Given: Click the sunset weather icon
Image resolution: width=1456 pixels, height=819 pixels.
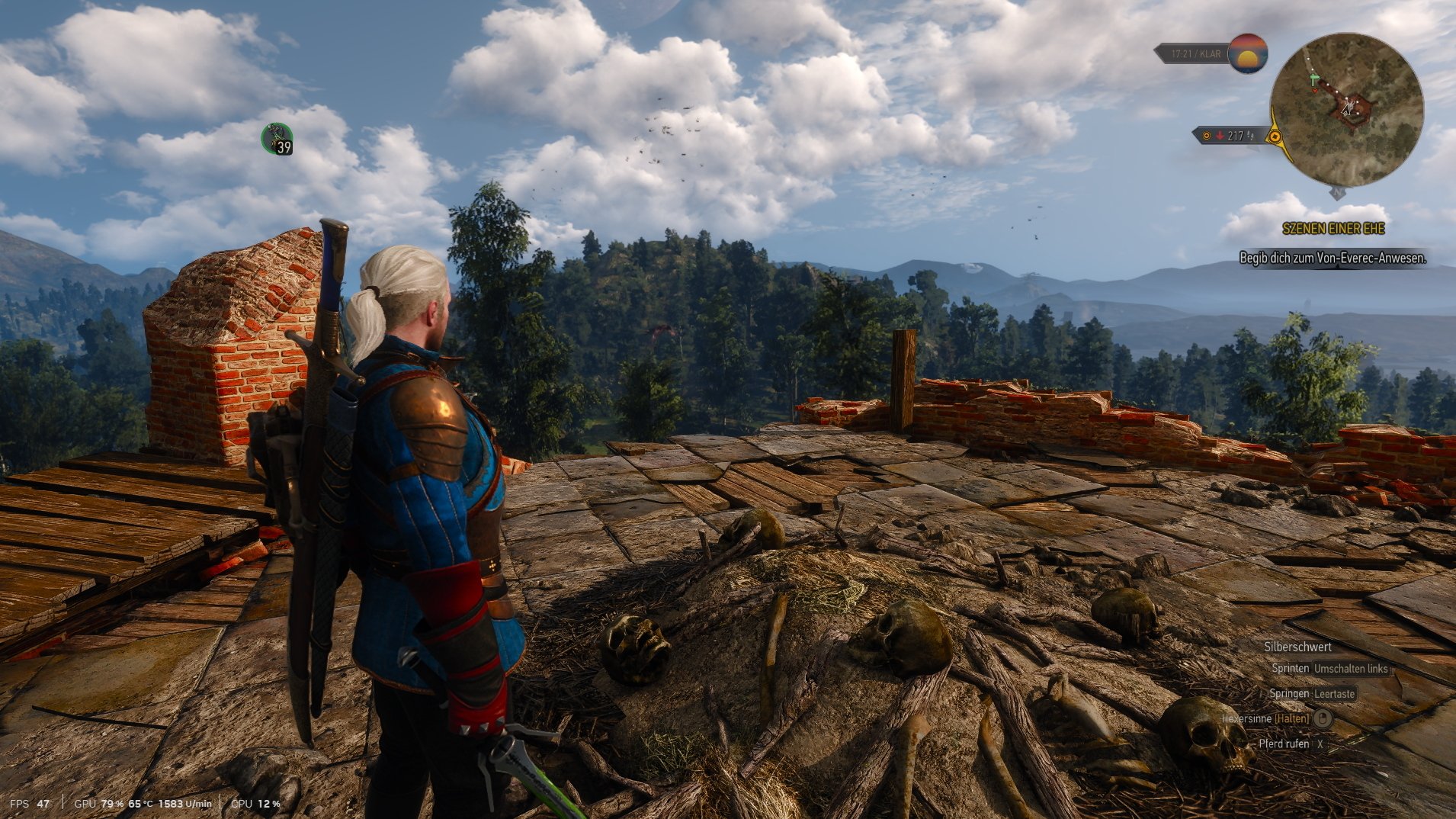Looking at the screenshot, I should click(x=1248, y=53).
